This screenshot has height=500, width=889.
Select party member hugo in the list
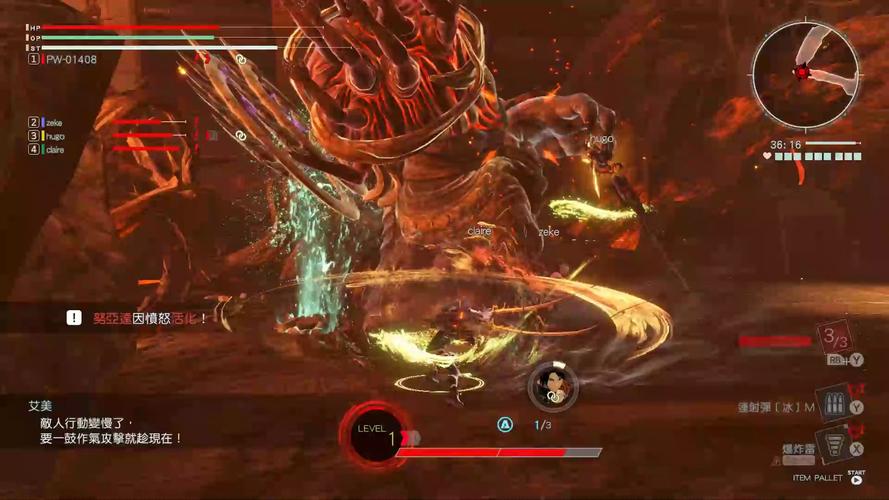coord(53,136)
